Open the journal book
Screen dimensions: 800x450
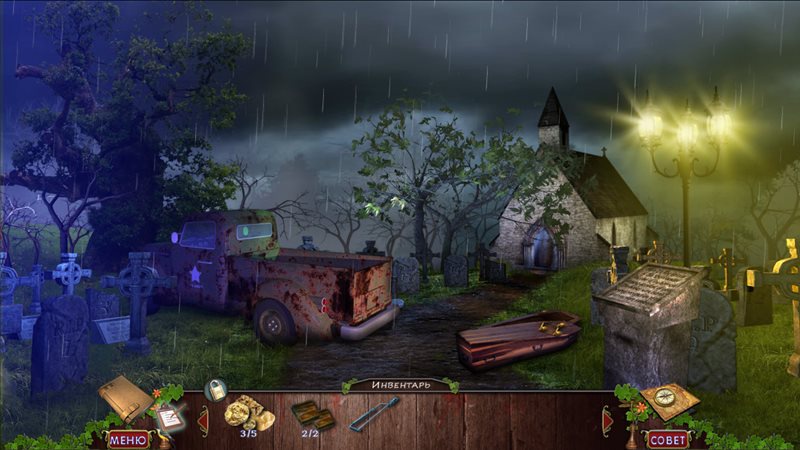click(x=125, y=397)
